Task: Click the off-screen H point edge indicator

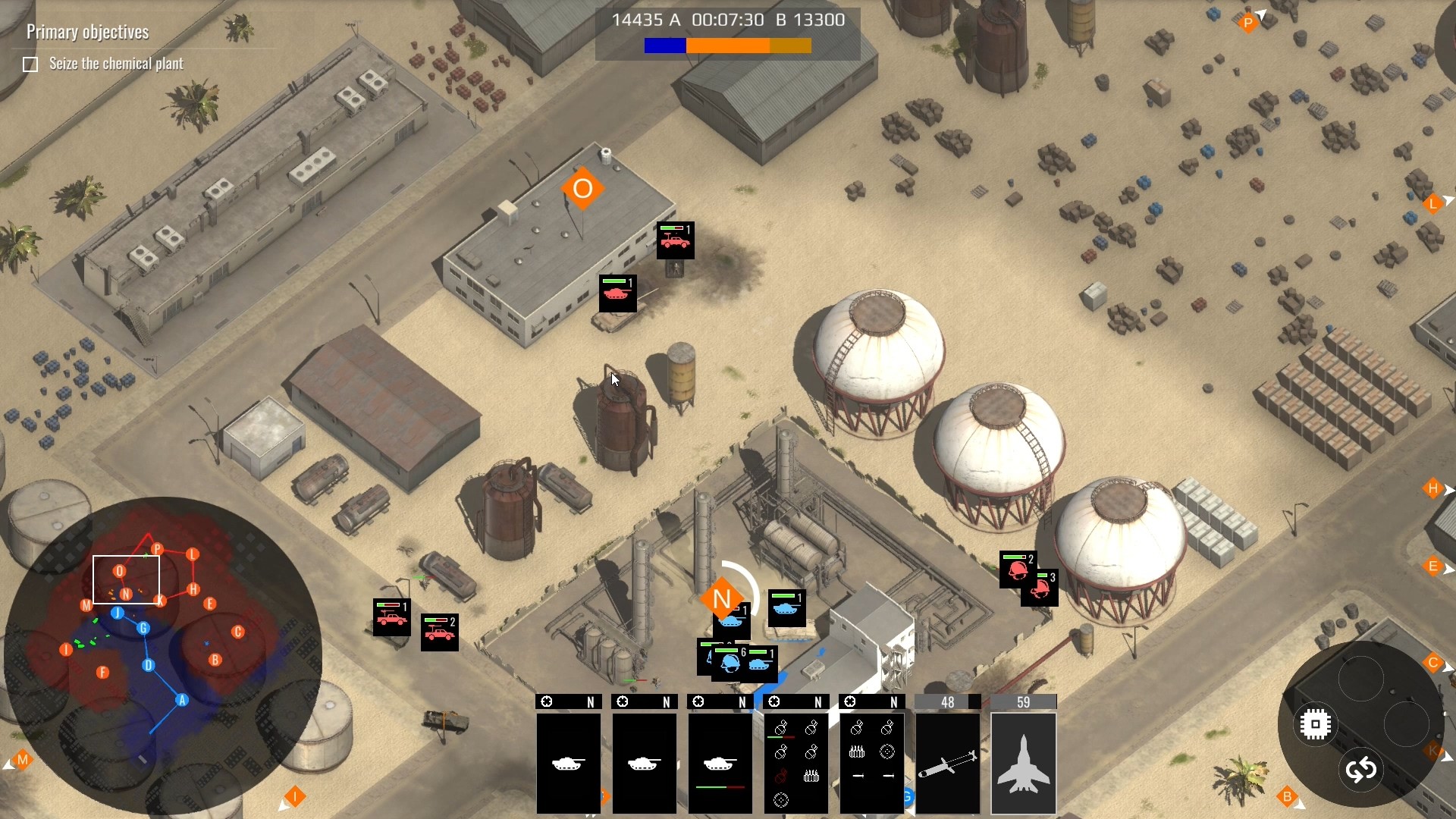Action: [1433, 489]
